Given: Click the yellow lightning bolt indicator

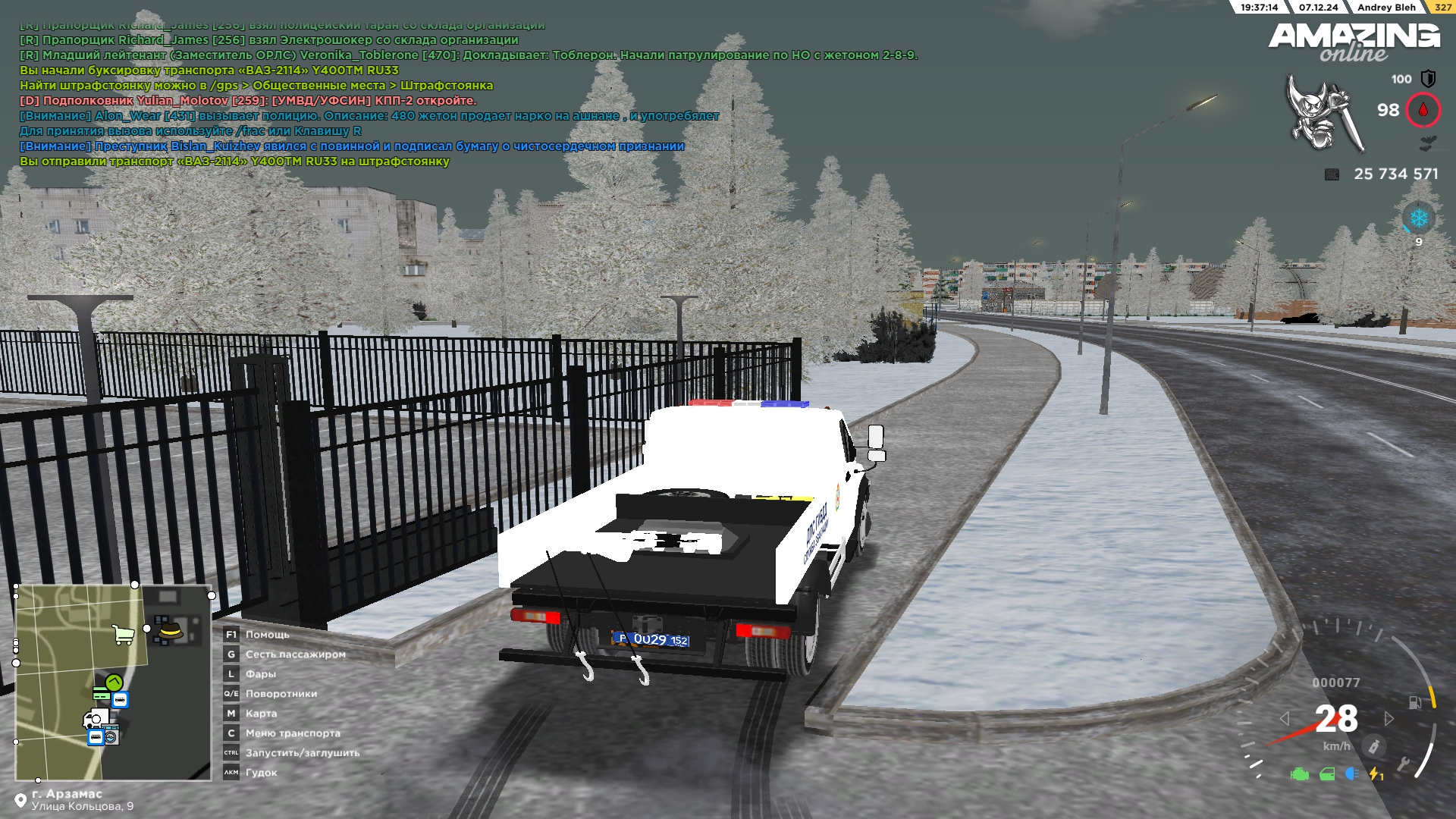Looking at the screenshot, I should coord(1376,774).
